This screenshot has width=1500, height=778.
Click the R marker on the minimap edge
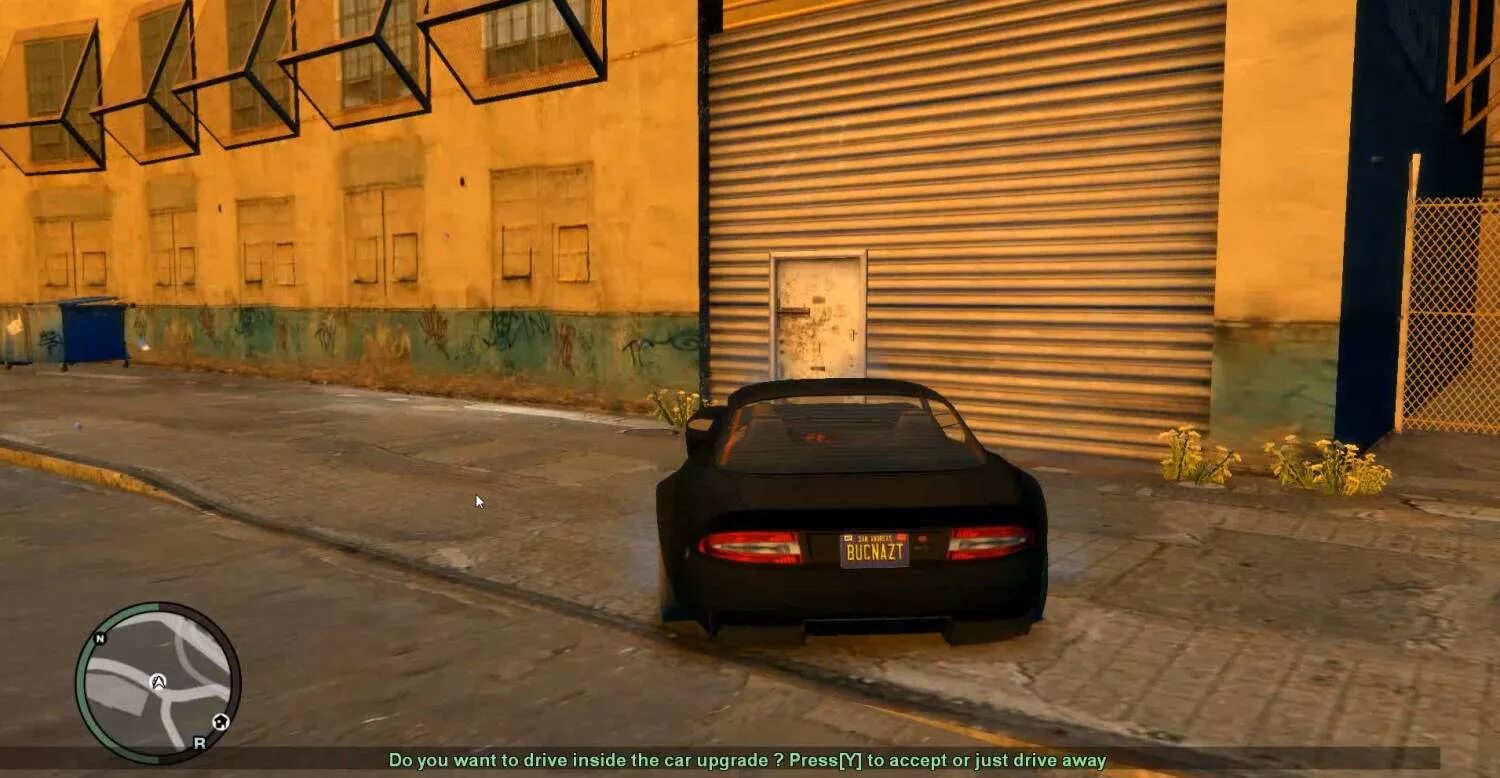199,743
